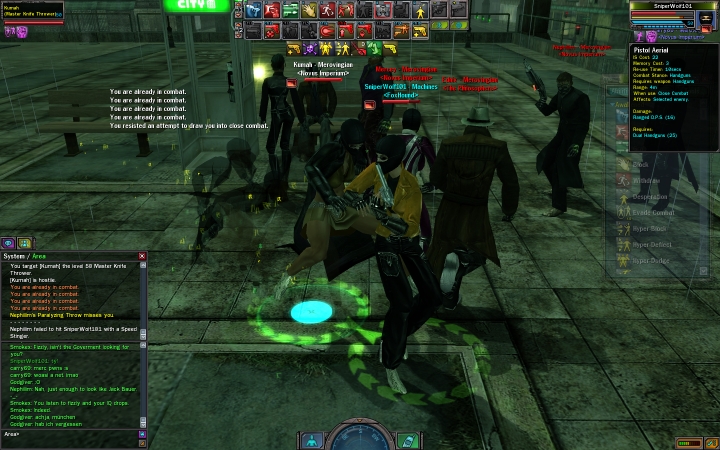The width and height of the screenshot is (720, 450).
Task: Open the green team window tab
Action: coord(24,243)
